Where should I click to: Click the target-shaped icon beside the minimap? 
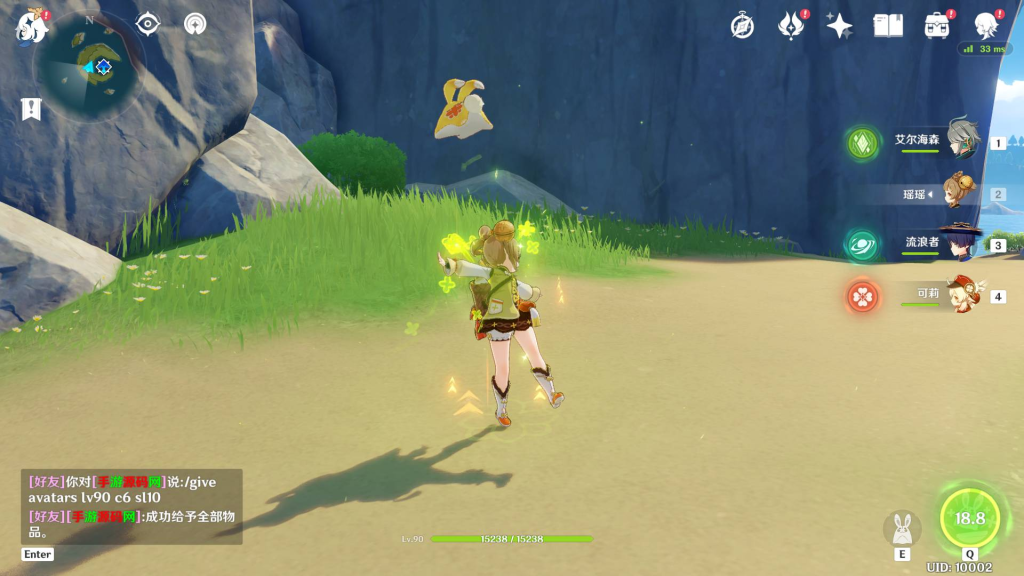[x=148, y=23]
